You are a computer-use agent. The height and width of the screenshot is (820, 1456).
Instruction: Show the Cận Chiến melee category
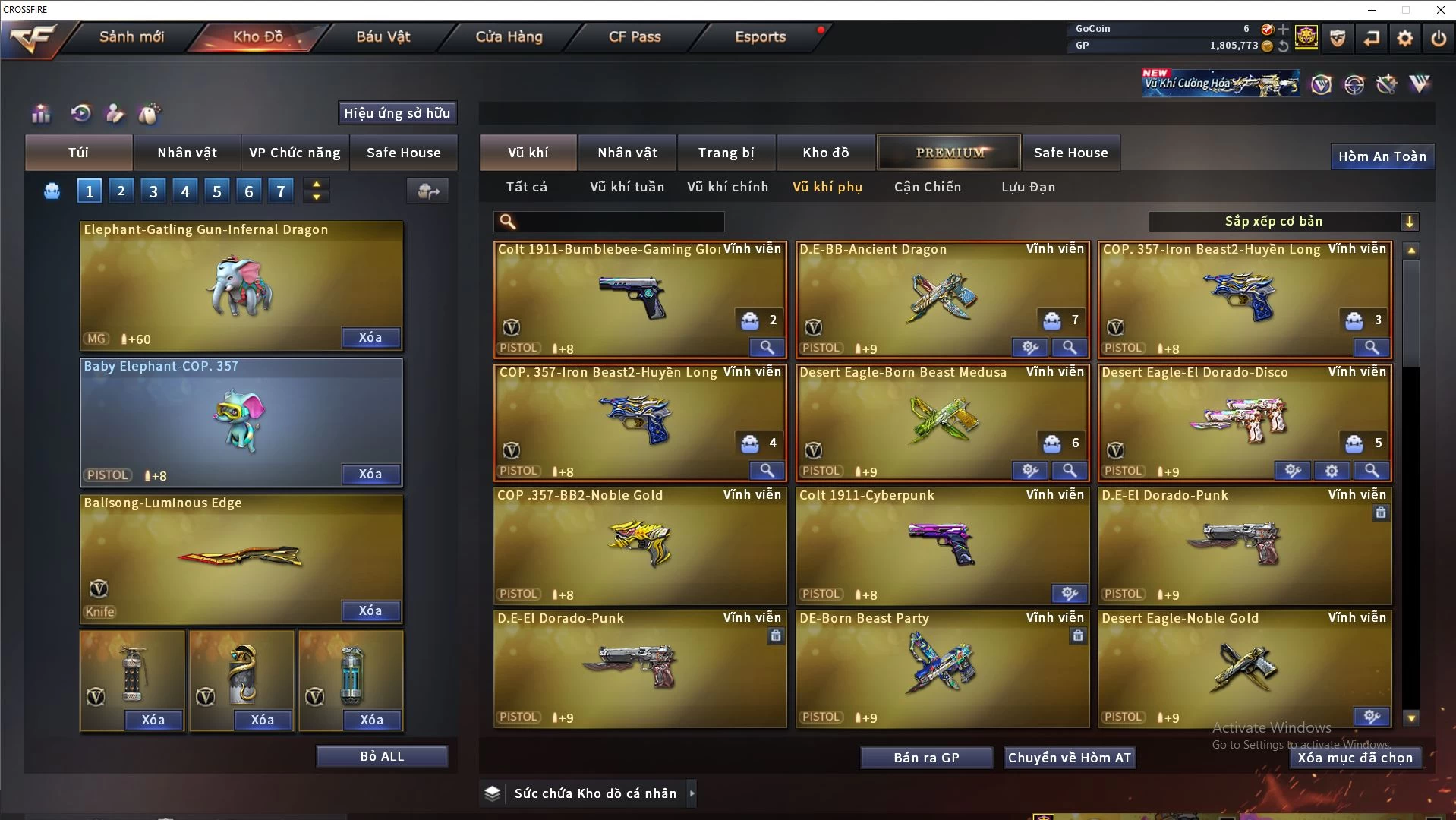tap(927, 187)
